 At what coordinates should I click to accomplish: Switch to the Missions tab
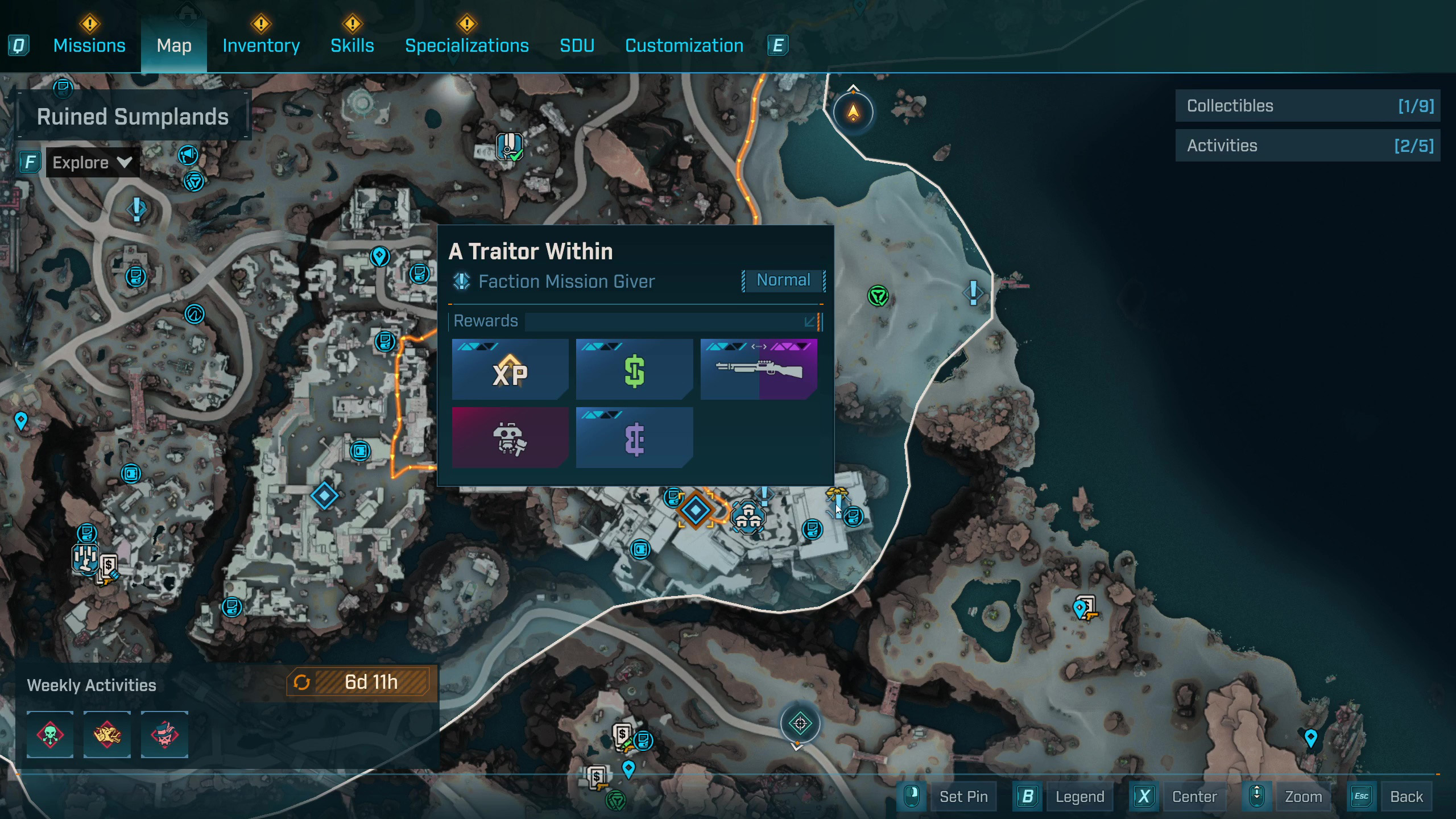[x=89, y=45]
